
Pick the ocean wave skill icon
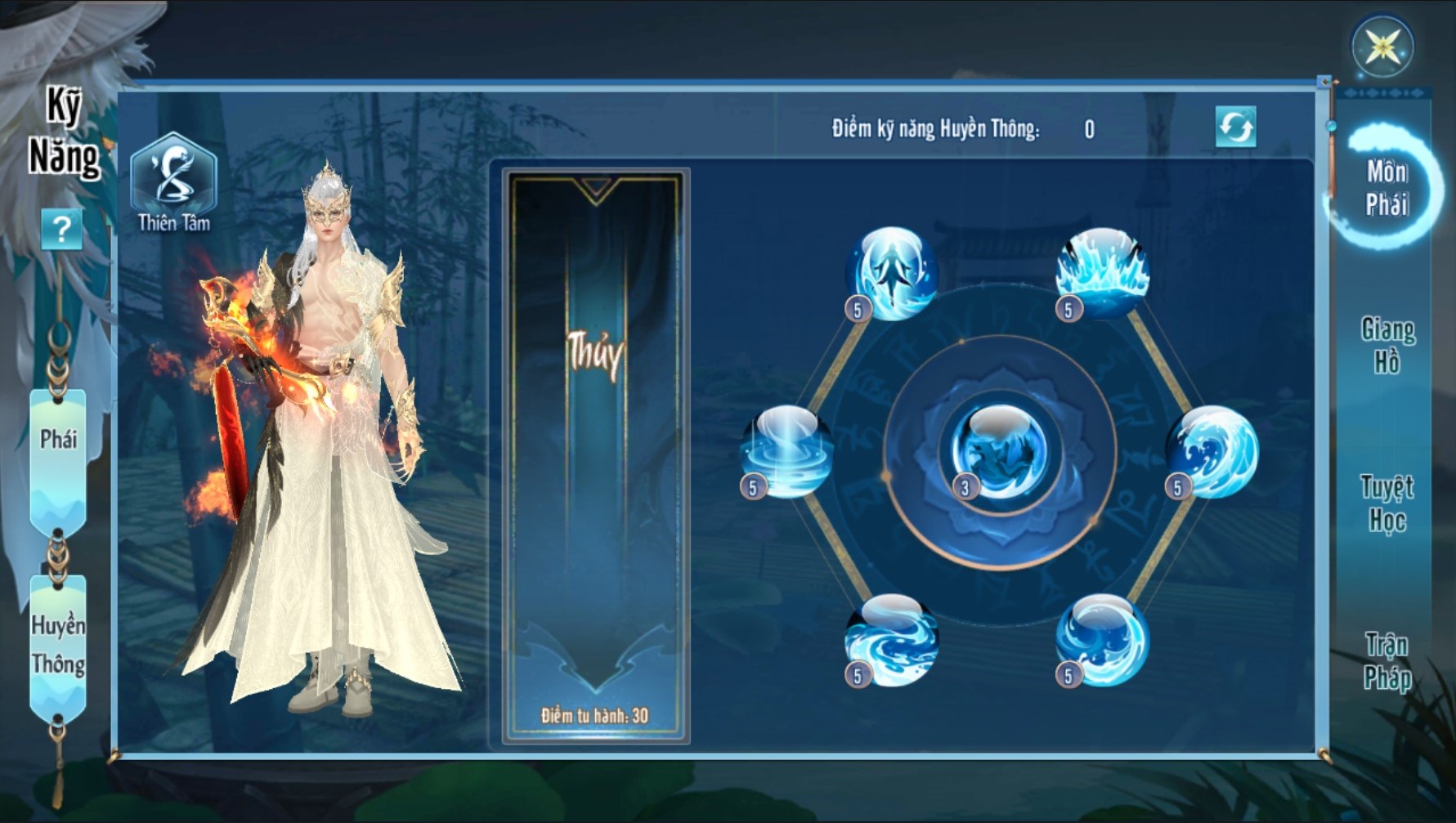click(x=1212, y=452)
